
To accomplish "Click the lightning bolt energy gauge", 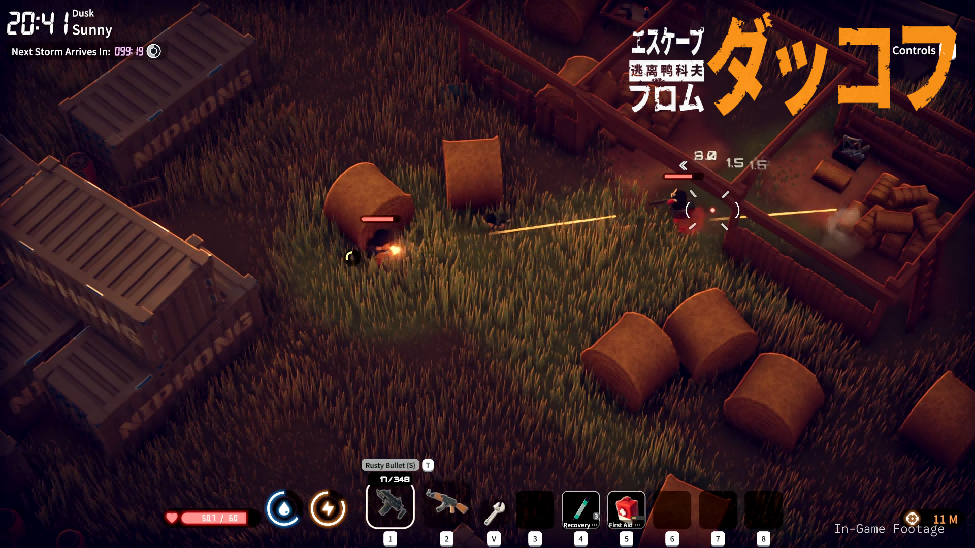I will click(x=328, y=509).
